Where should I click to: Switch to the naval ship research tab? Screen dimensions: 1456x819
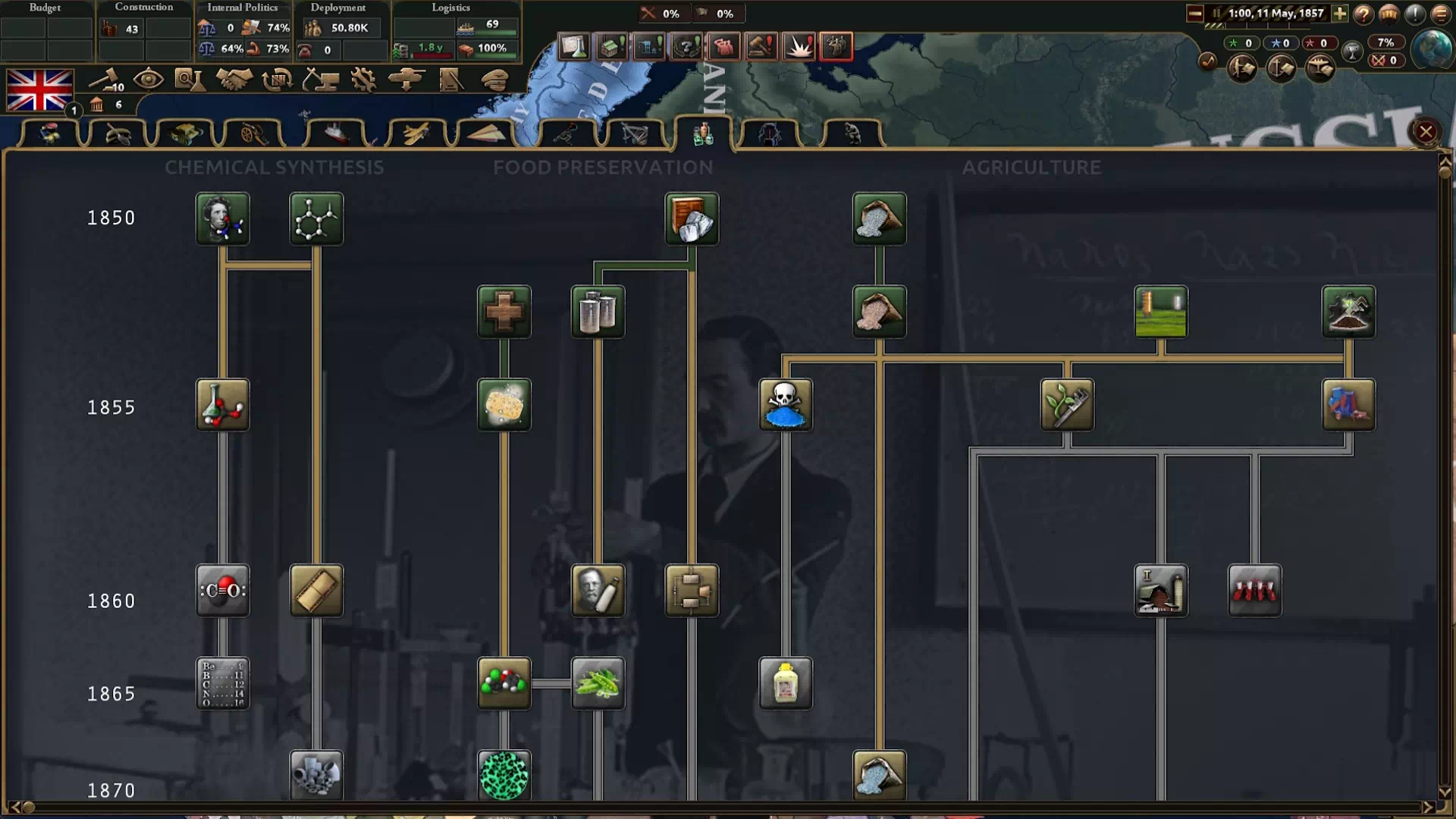pyautogui.click(x=336, y=133)
